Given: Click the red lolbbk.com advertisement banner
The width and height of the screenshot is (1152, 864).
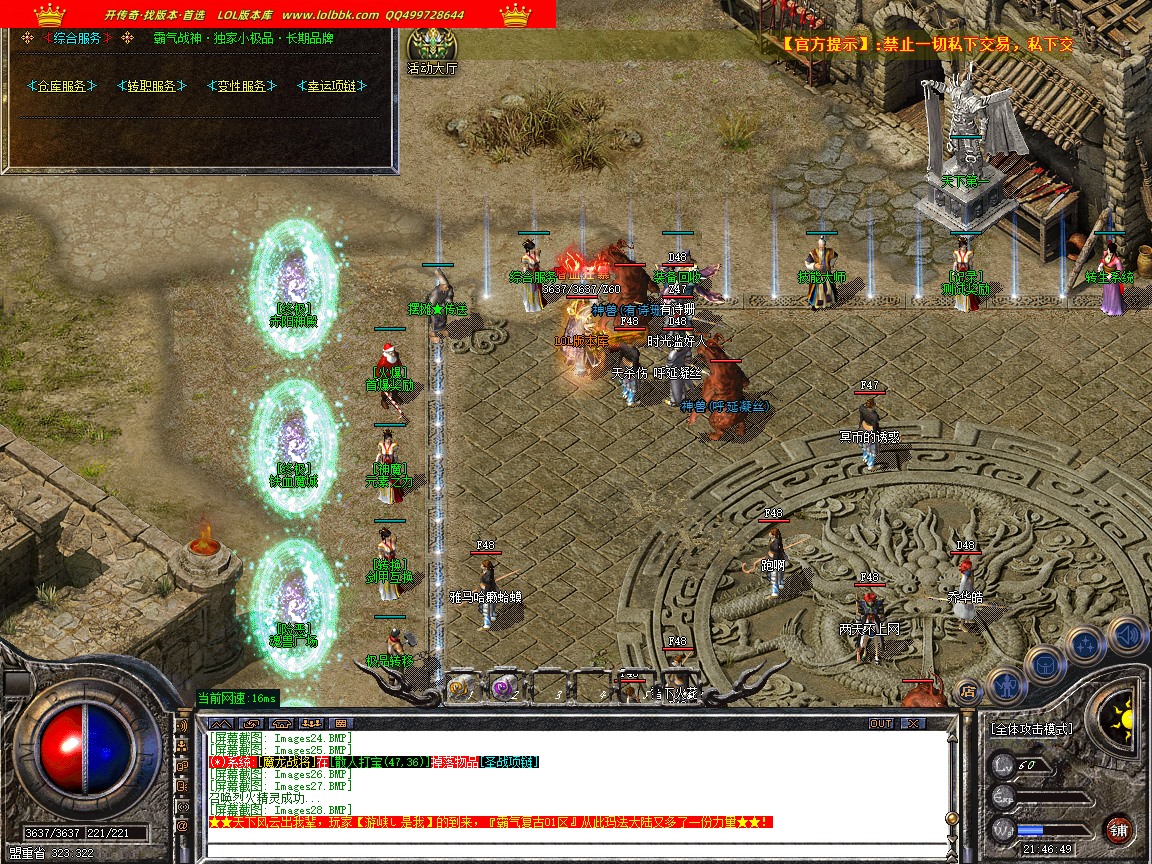Looking at the screenshot, I should [278, 14].
